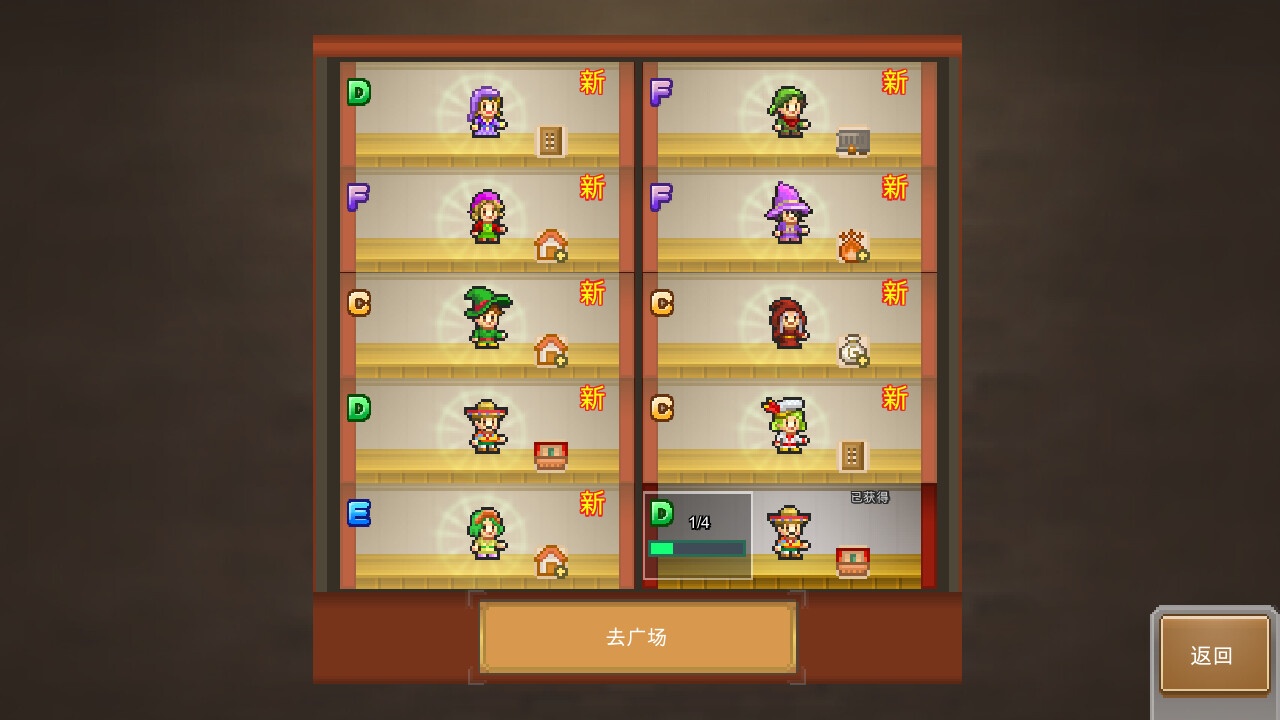This screenshot has height=720, width=1280.
Task: Select the sombrero character marked 已获得
Action: tap(792, 530)
